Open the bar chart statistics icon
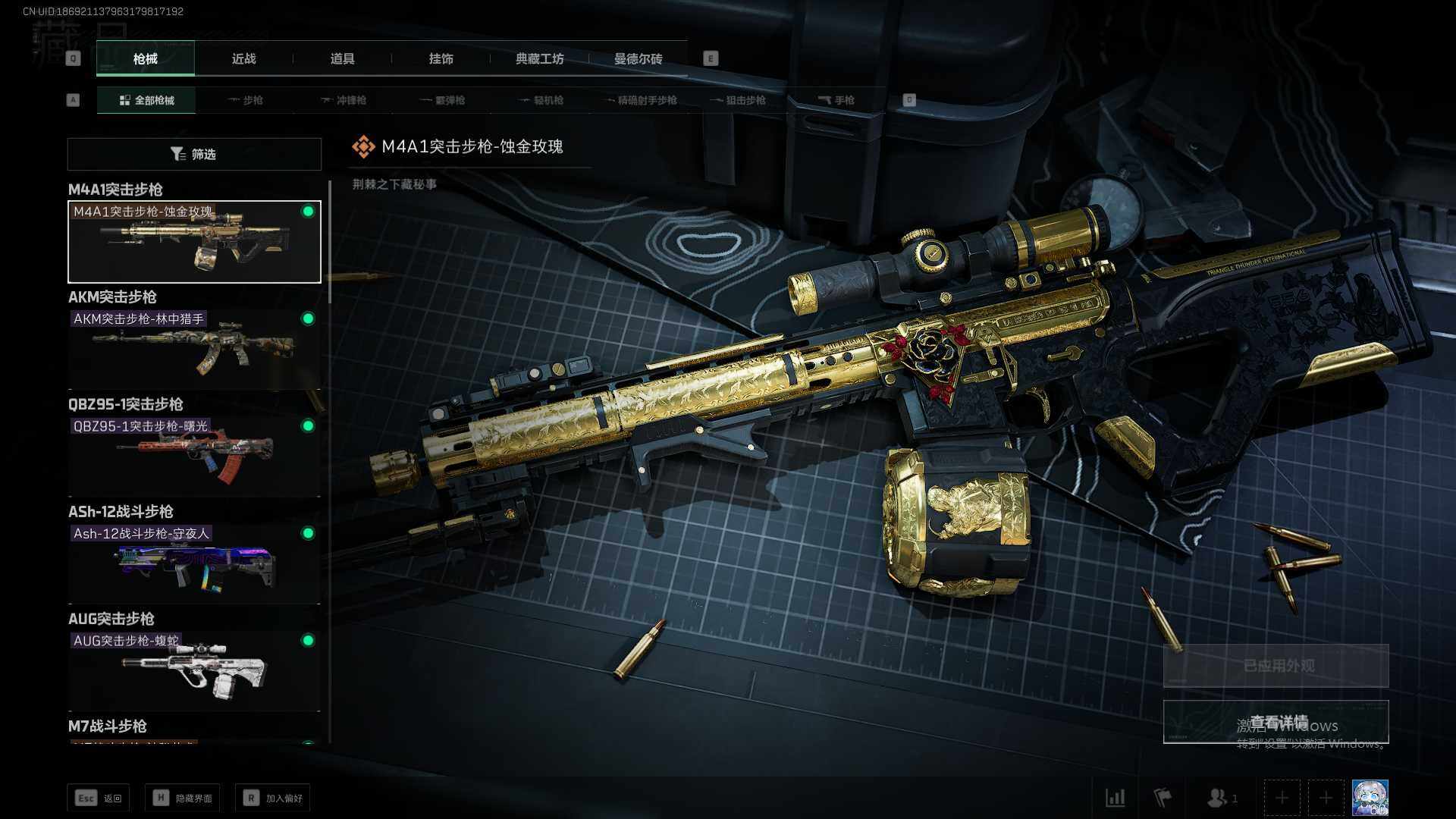 click(x=1116, y=798)
